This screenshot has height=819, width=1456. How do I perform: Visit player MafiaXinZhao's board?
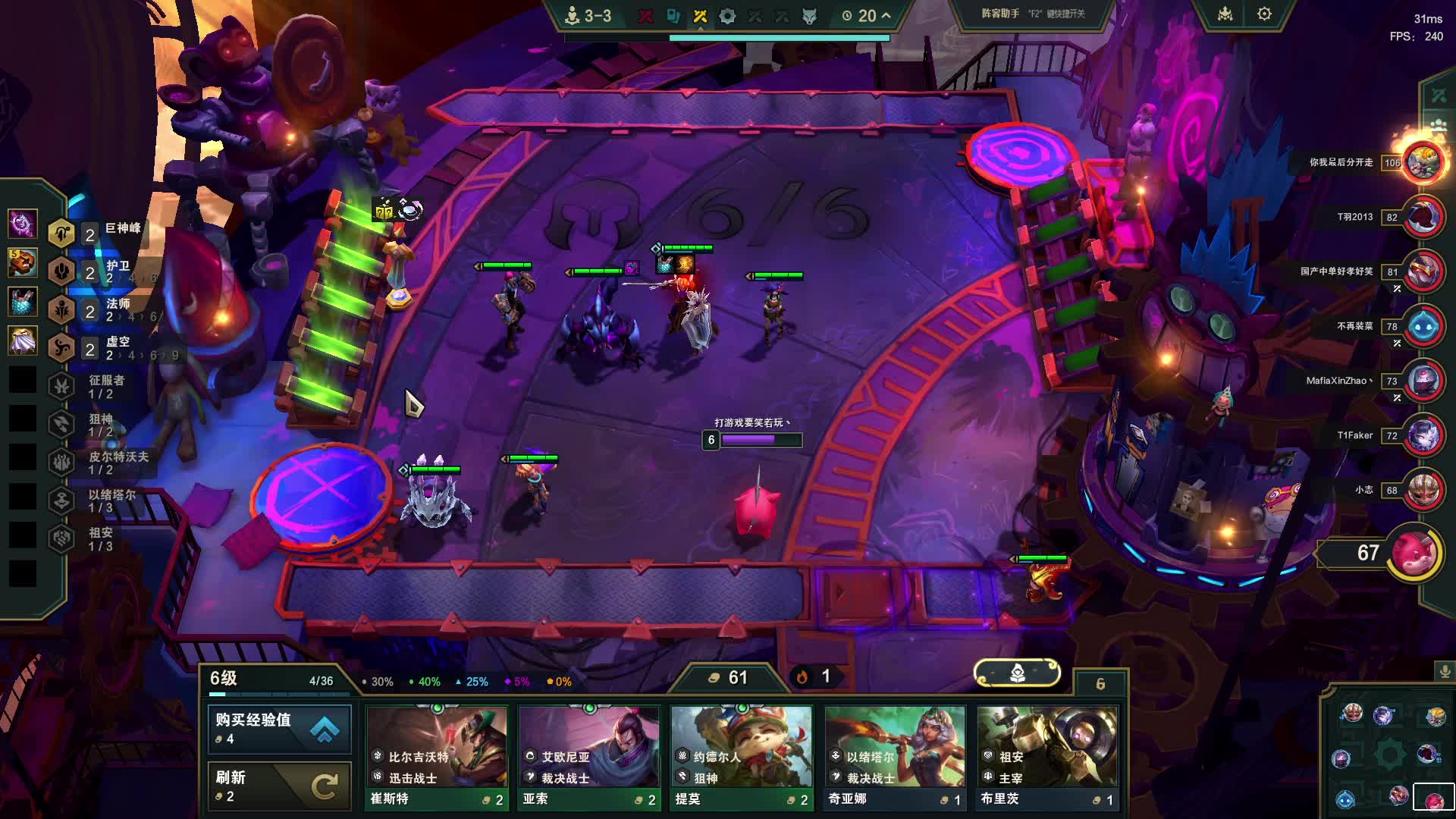[x=1423, y=381]
